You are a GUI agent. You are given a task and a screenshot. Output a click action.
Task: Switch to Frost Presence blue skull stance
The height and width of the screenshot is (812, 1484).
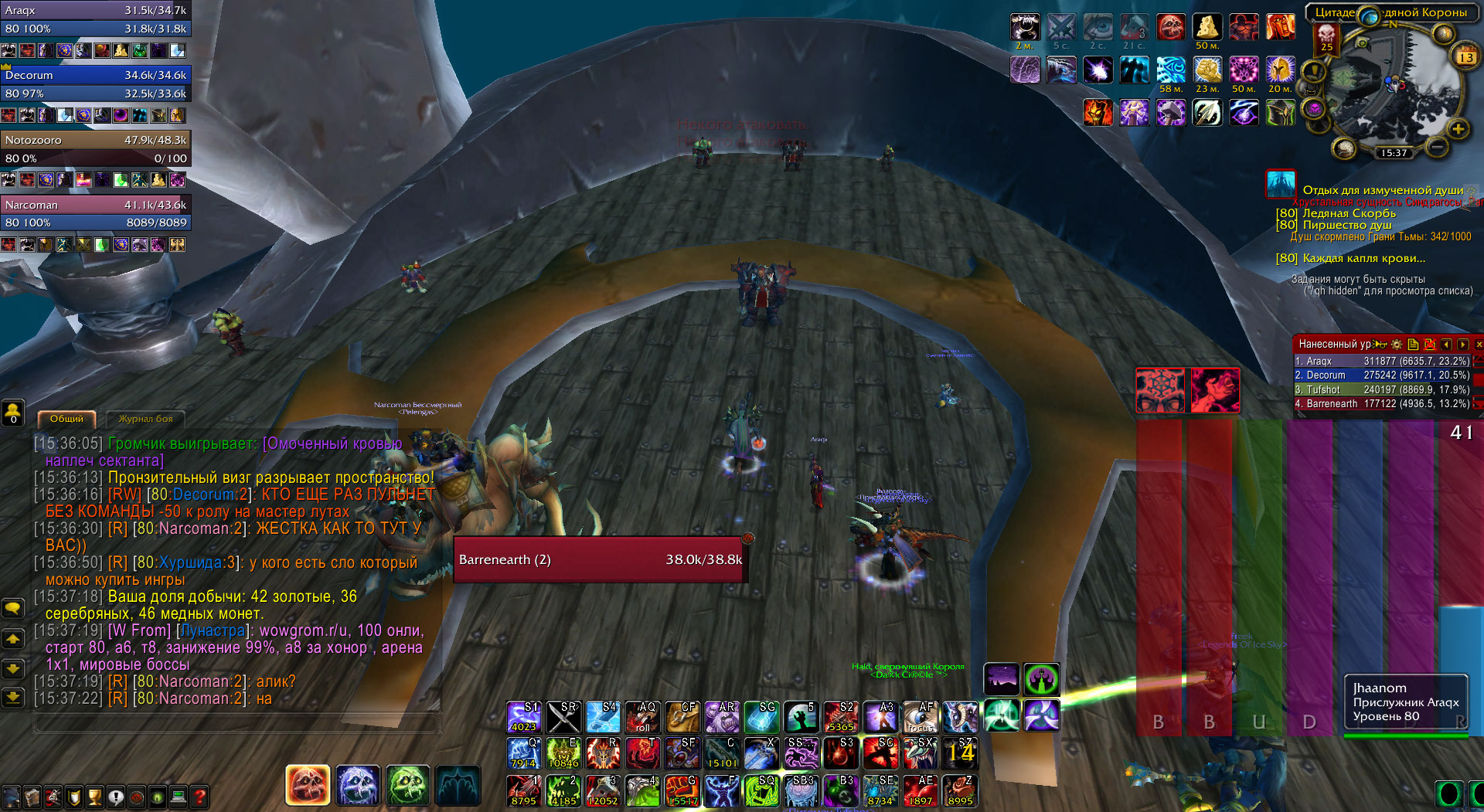[x=358, y=785]
